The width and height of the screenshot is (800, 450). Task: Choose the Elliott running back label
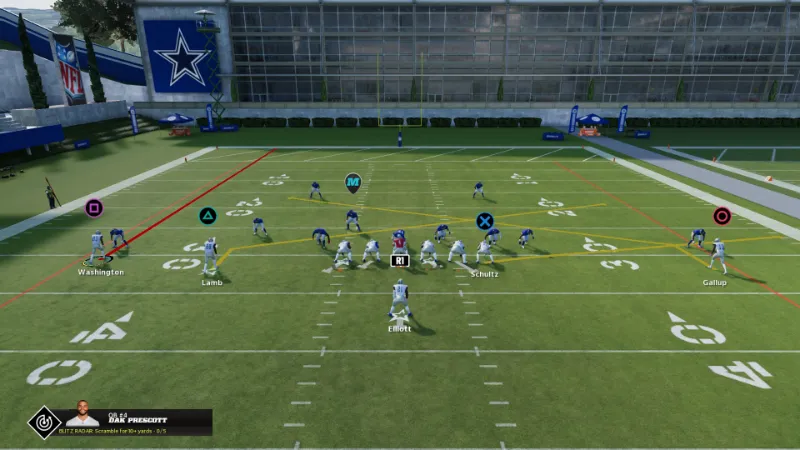[400, 328]
